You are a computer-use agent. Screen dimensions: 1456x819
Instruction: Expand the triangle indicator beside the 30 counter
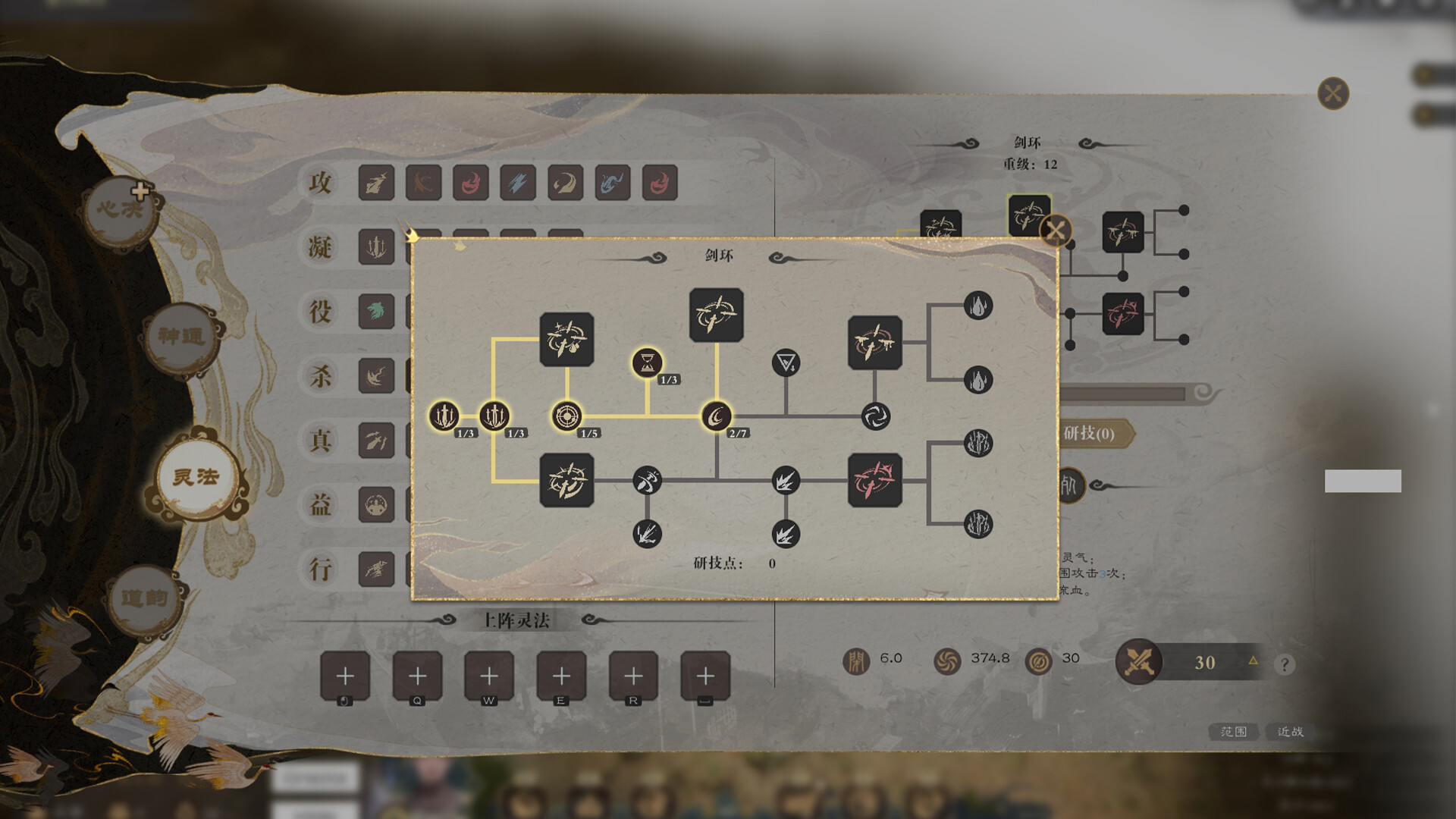pos(1253,662)
